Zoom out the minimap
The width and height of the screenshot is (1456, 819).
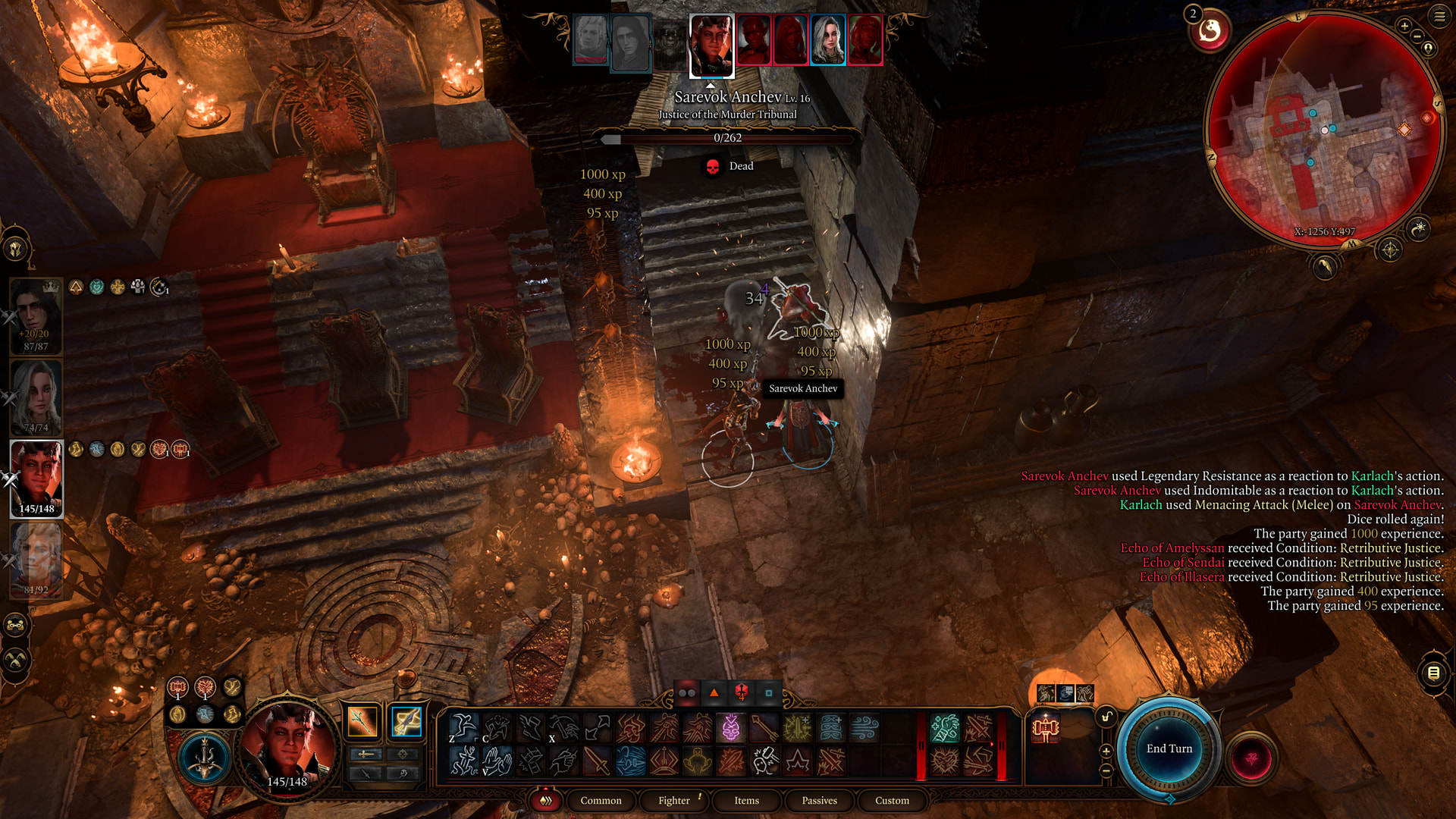click(x=1417, y=36)
